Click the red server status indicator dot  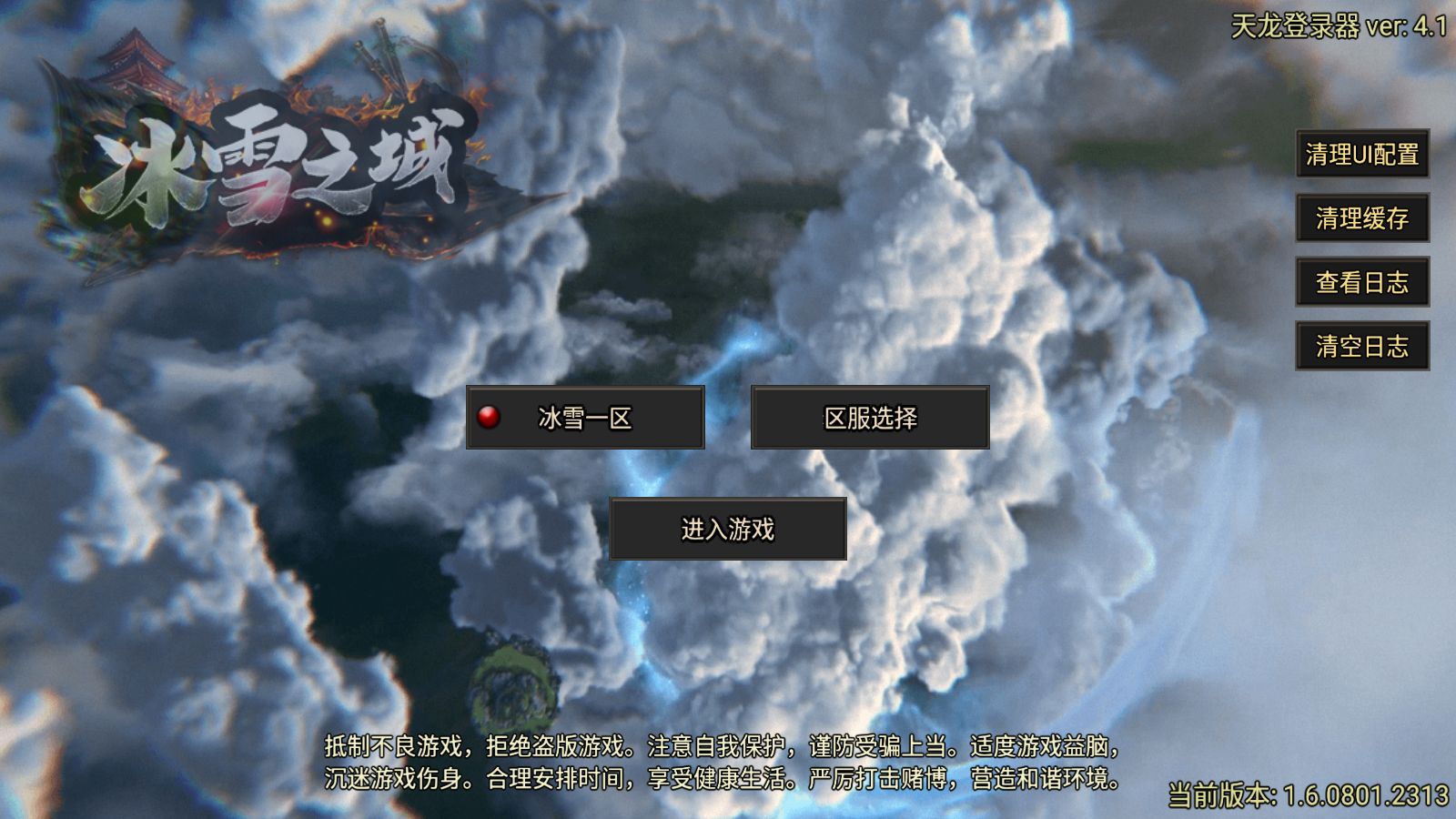coord(489,417)
